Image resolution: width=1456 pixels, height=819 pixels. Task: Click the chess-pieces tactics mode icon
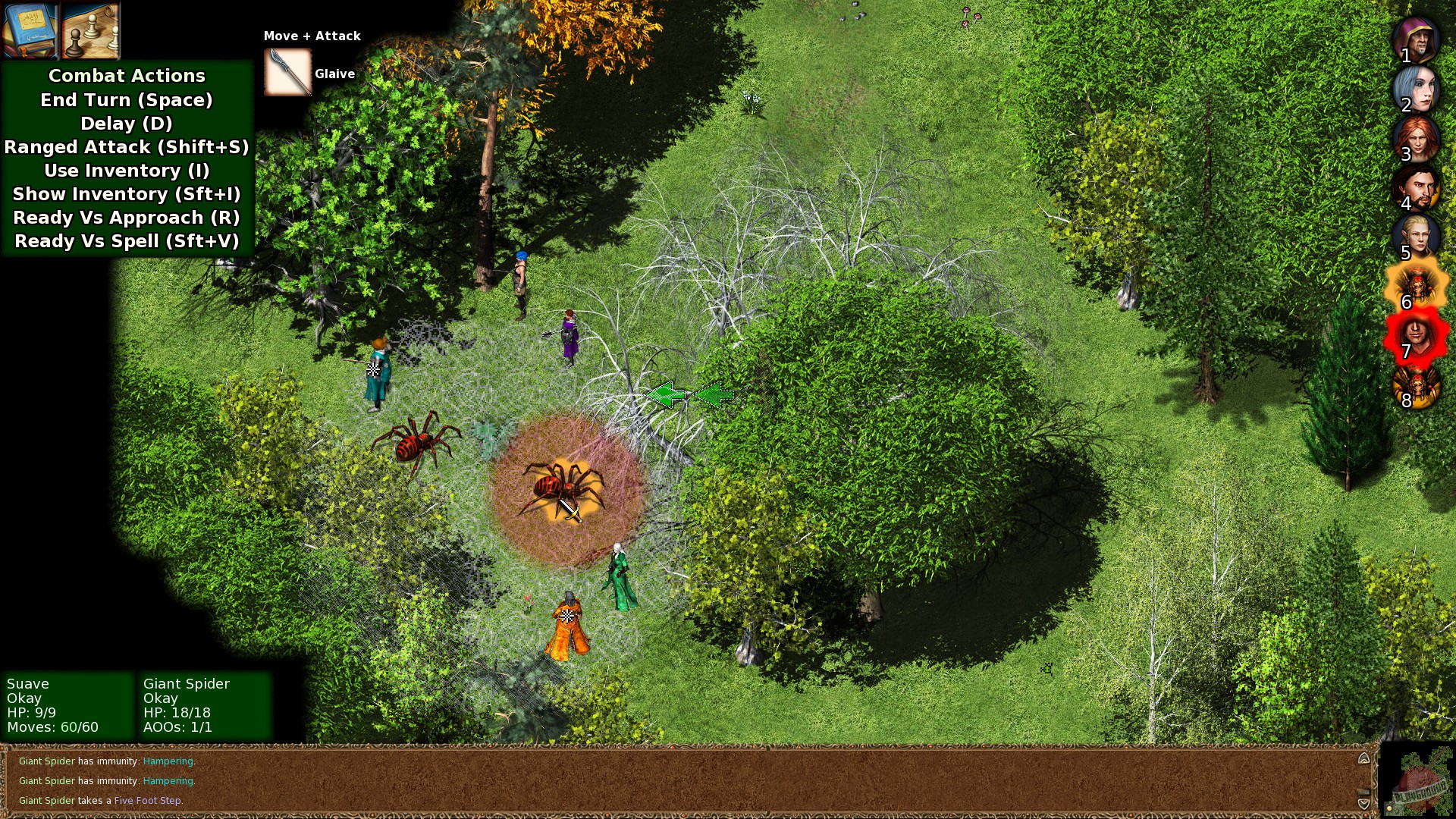tap(89, 32)
